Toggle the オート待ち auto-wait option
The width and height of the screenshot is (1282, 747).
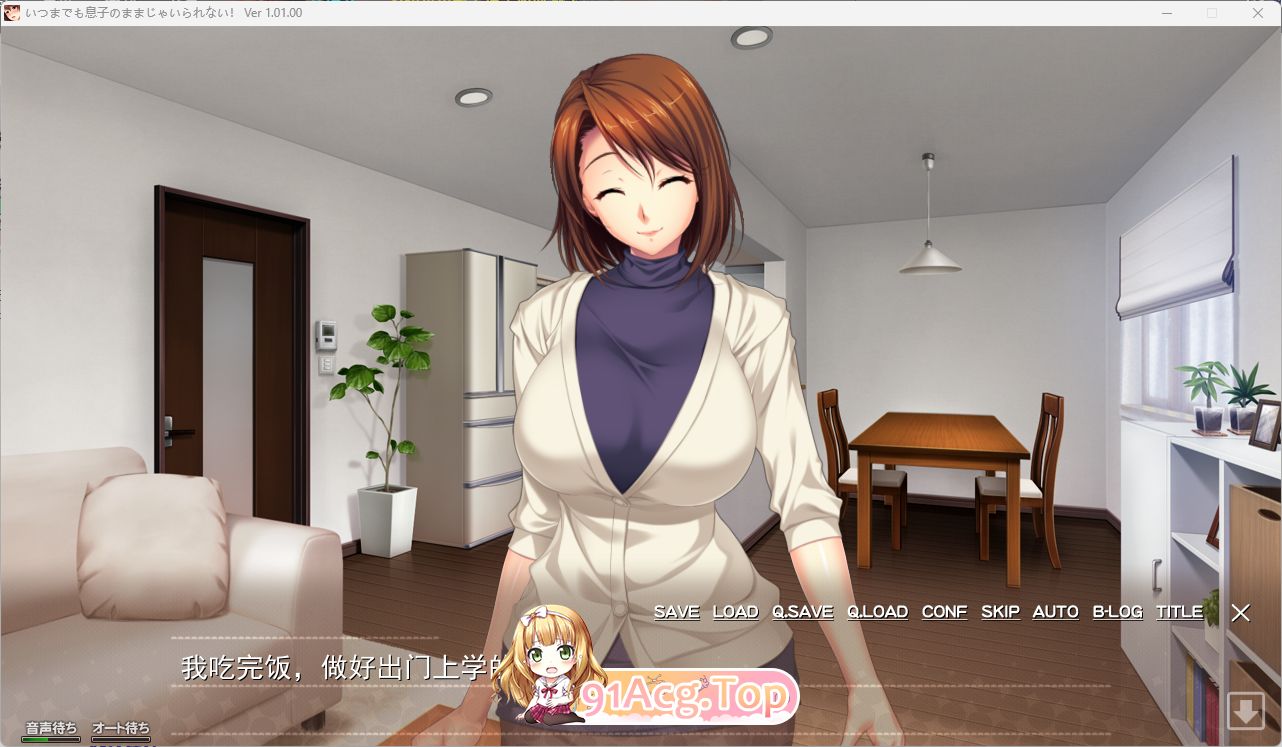click(121, 731)
